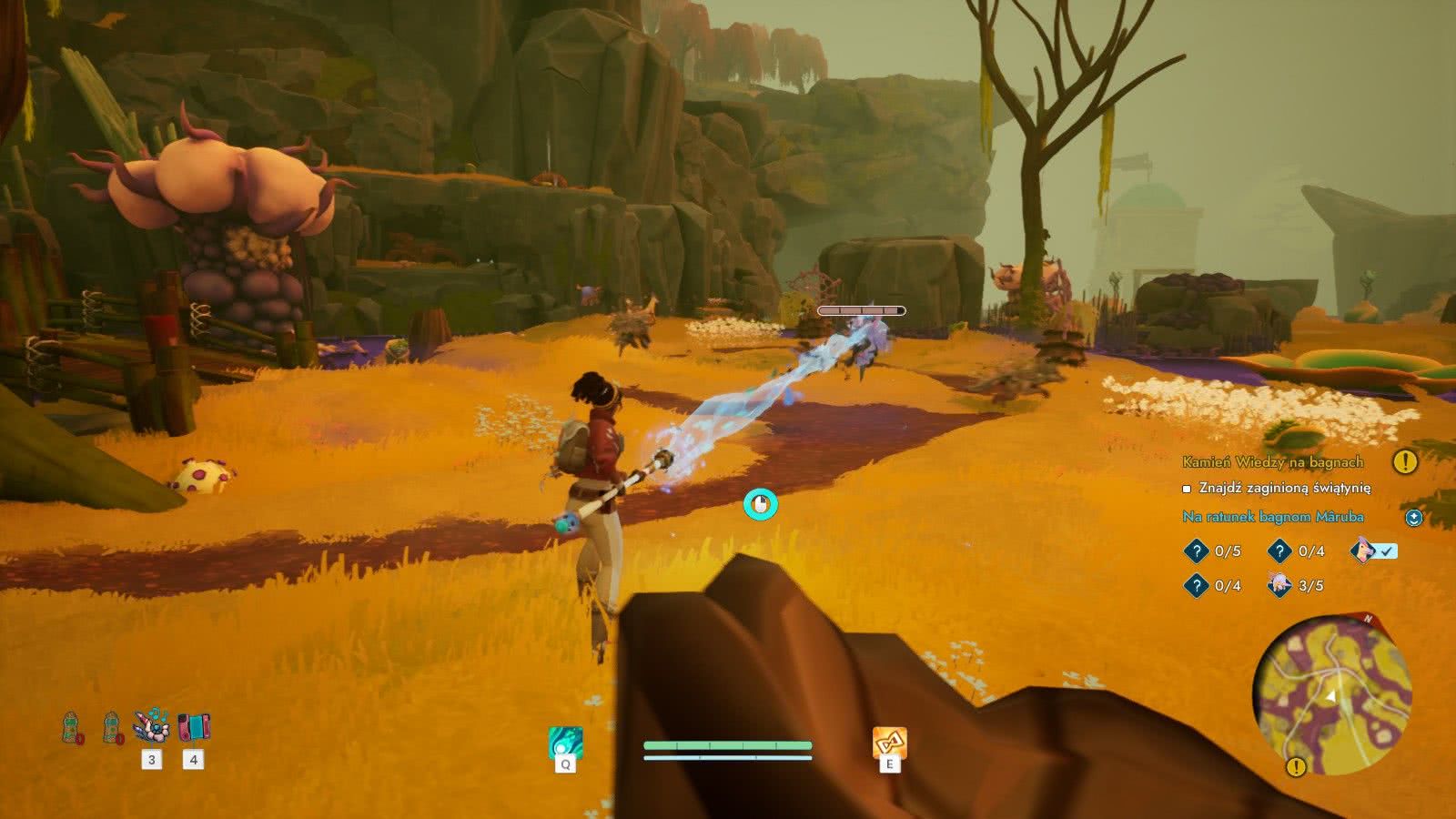Click the 'Na ratunek bagnom Mâruba' quest heading
The height and width of the screenshot is (819, 1456).
click(1274, 516)
